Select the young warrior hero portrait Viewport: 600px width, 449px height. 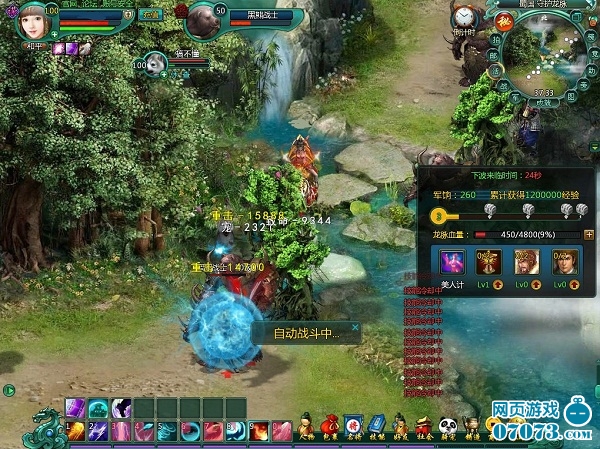point(565,263)
